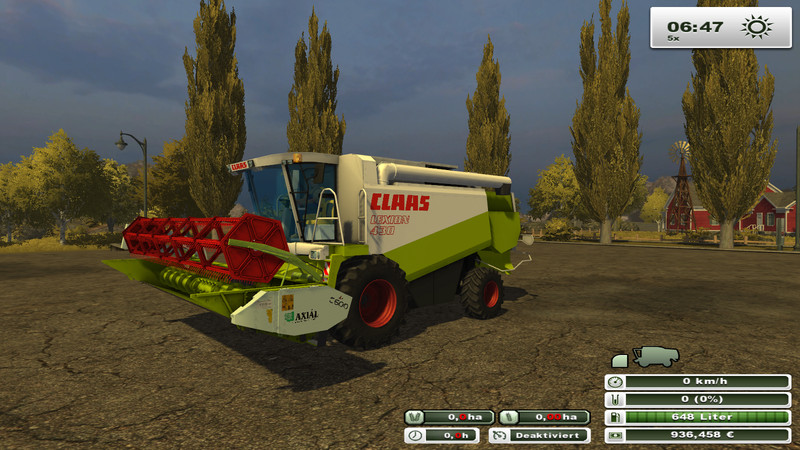Click the fuel pump icon

pyautogui.click(x=614, y=417)
